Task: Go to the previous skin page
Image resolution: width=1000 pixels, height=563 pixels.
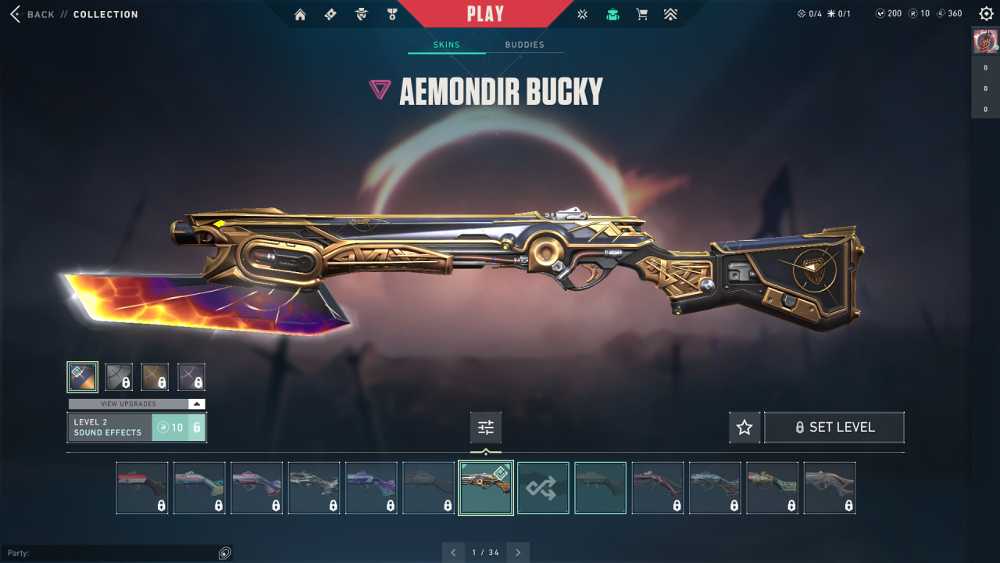Action: pyautogui.click(x=453, y=552)
